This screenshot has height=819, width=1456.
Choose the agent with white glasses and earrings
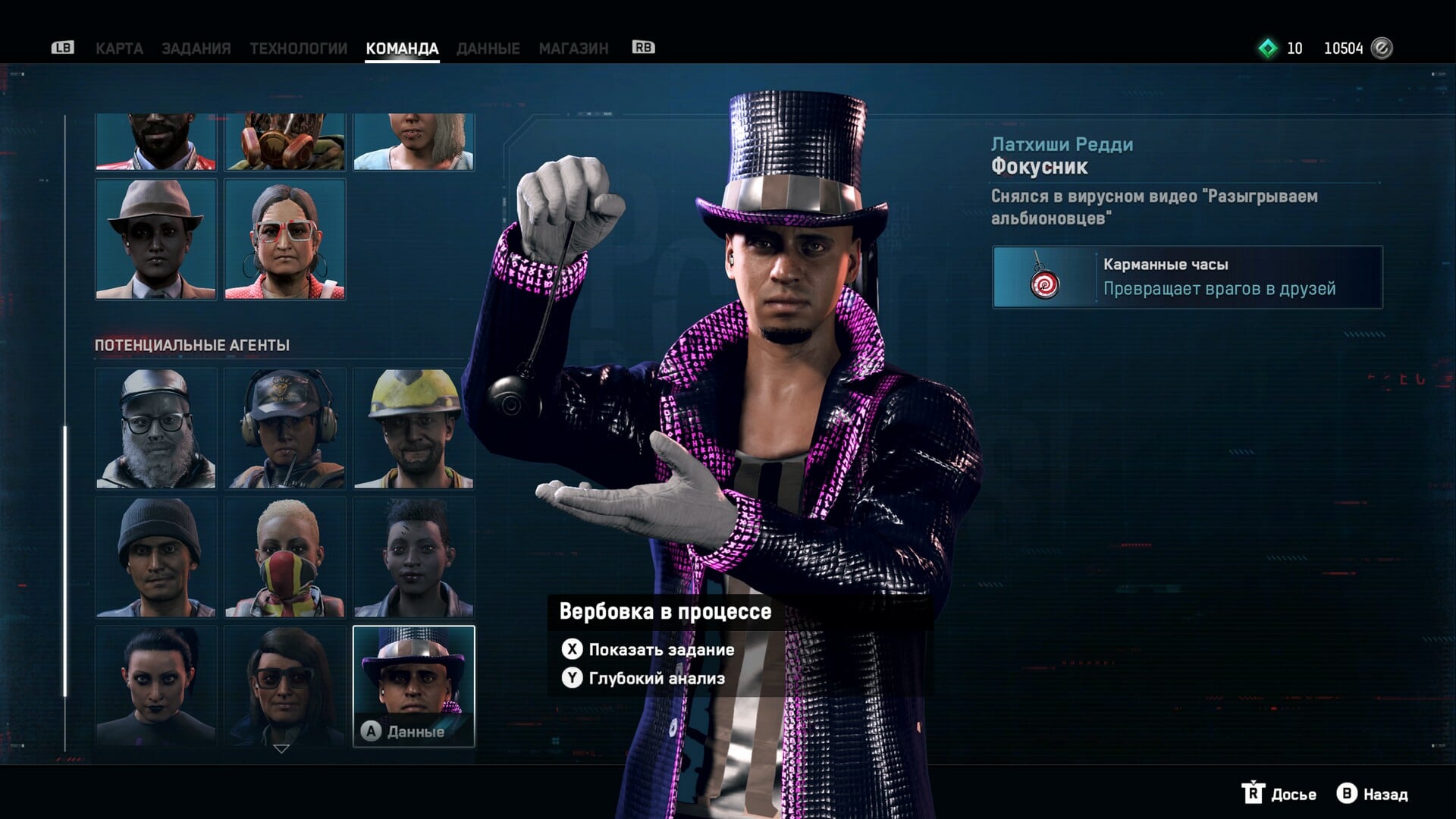click(x=285, y=240)
